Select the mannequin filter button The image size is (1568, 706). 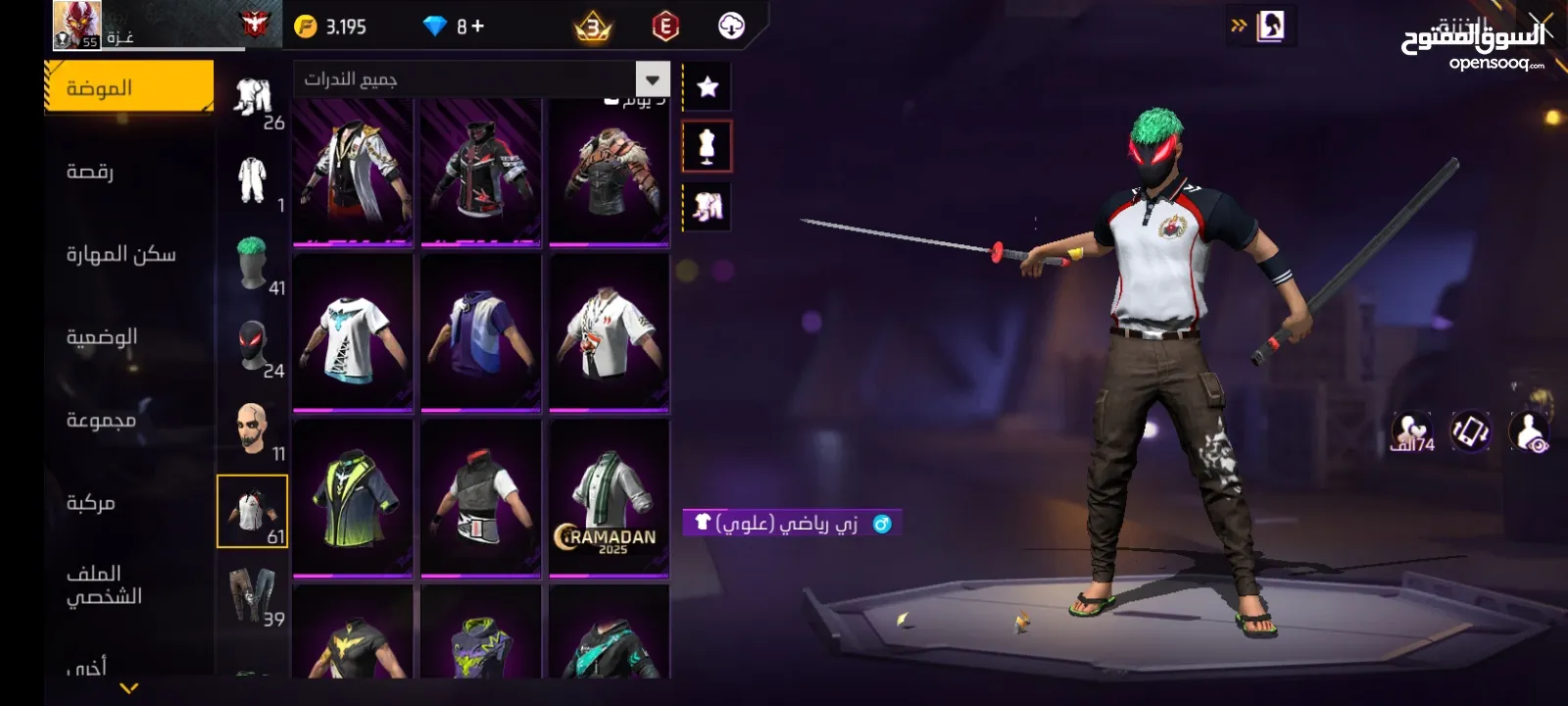[x=707, y=147]
